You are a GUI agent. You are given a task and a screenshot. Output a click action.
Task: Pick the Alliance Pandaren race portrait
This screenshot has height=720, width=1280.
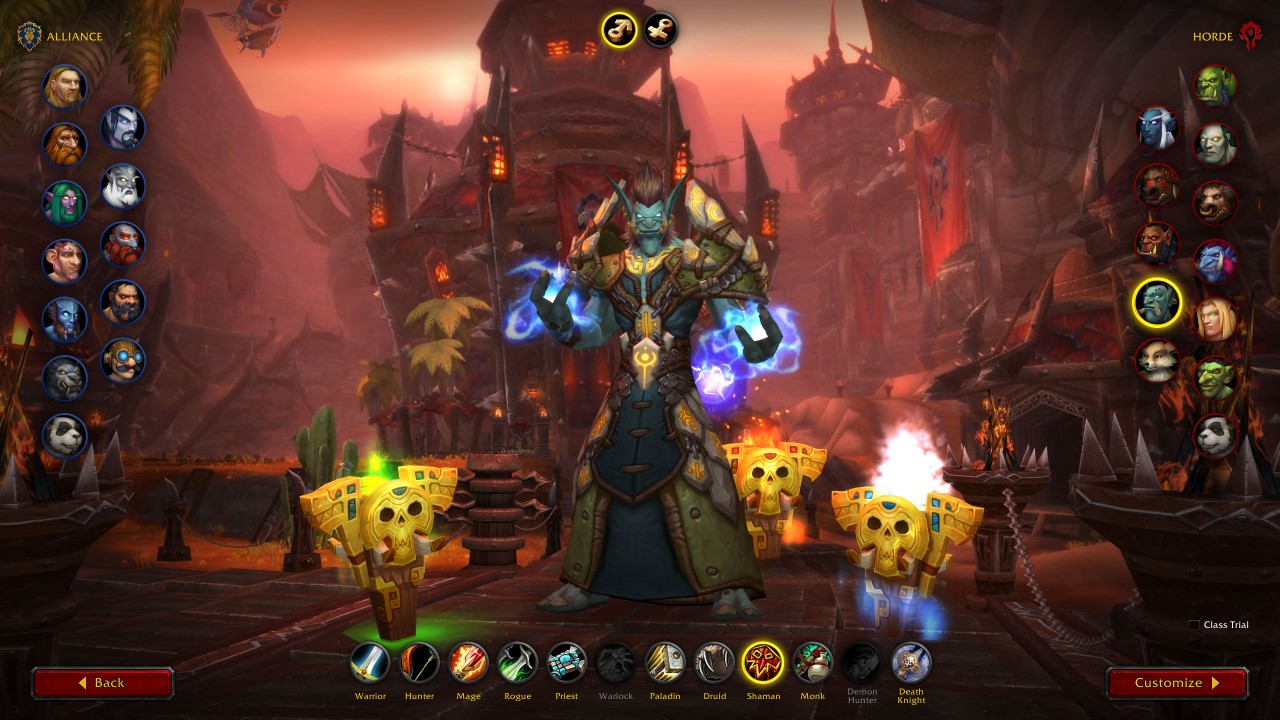point(65,436)
